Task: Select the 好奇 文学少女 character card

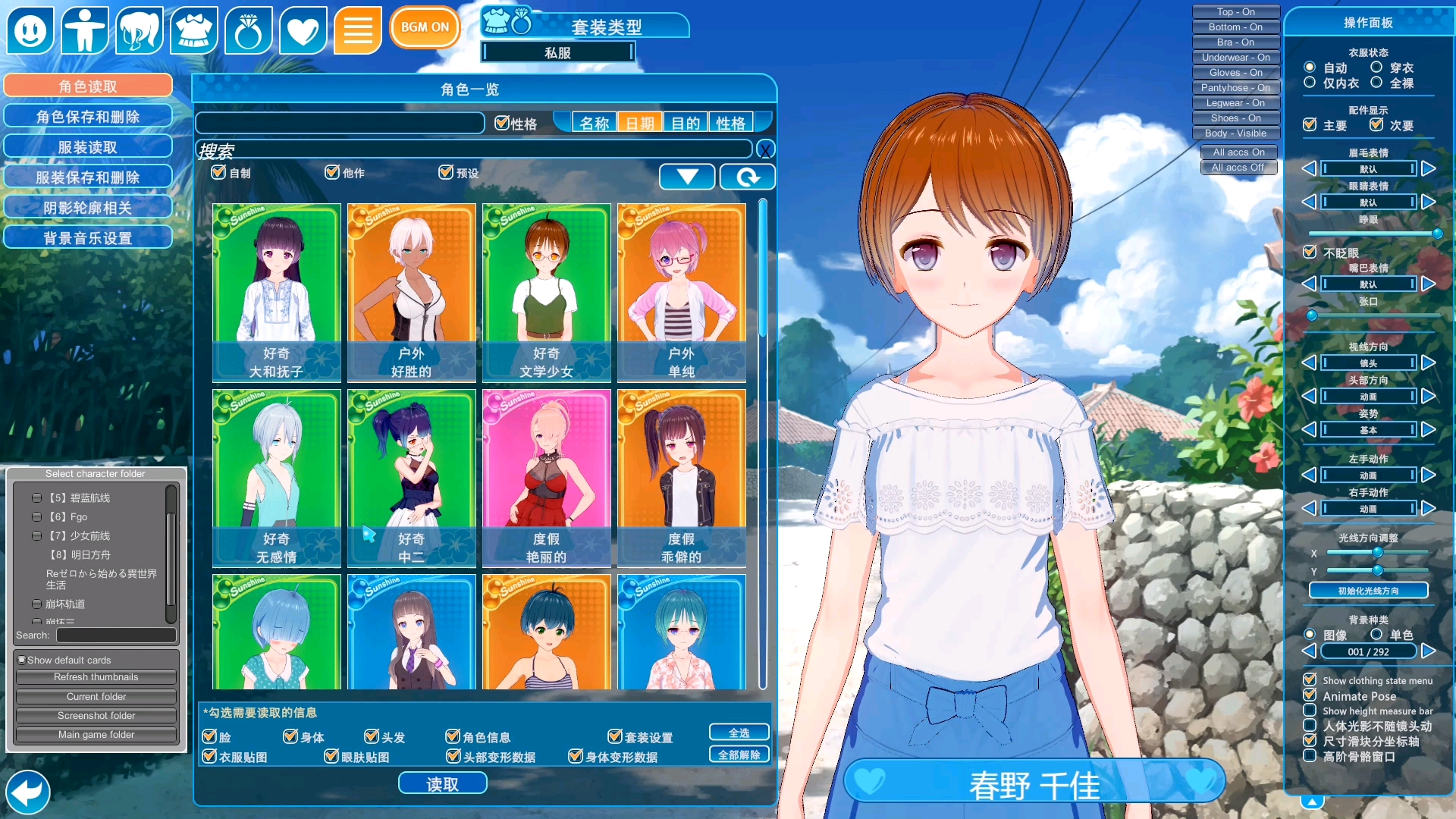Action: [546, 292]
